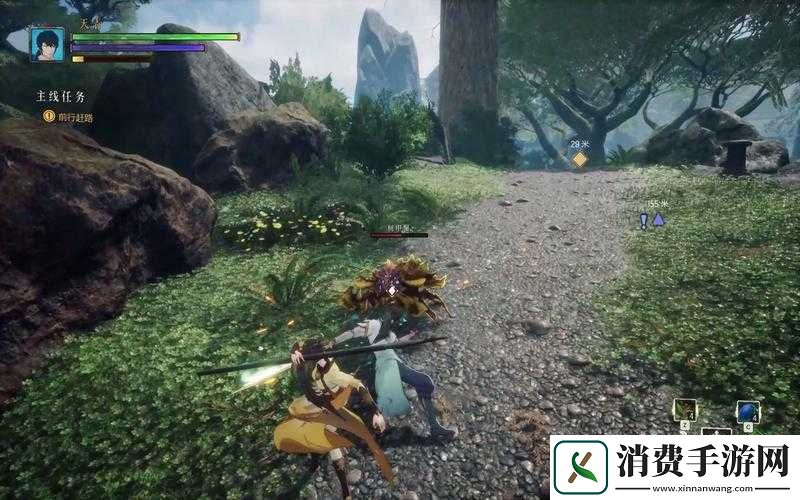Click the golden diamond waypoint marker
This screenshot has width=800, height=500.
[579, 159]
